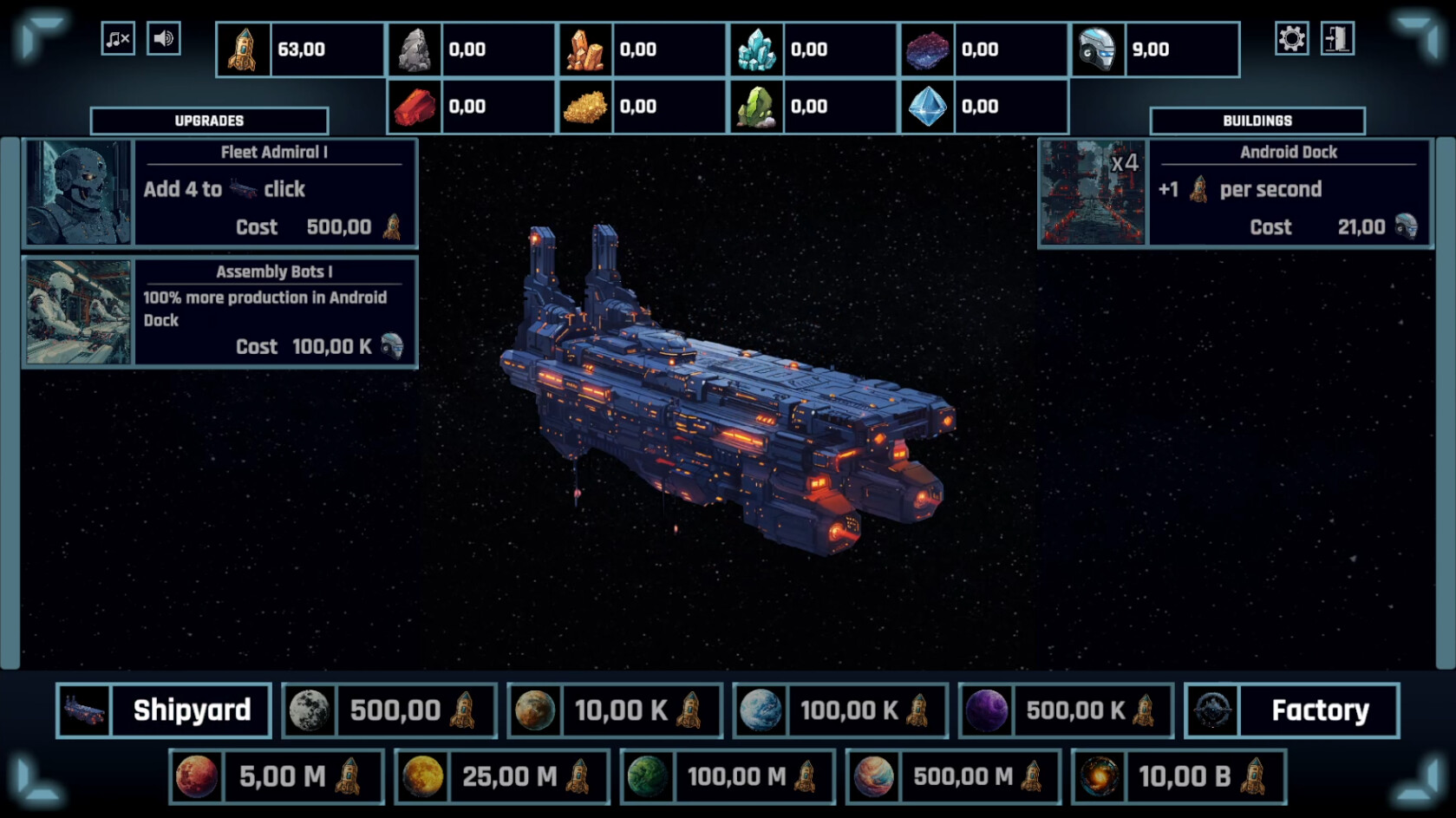
Task: Click the exit door icon
Action: (x=1336, y=38)
